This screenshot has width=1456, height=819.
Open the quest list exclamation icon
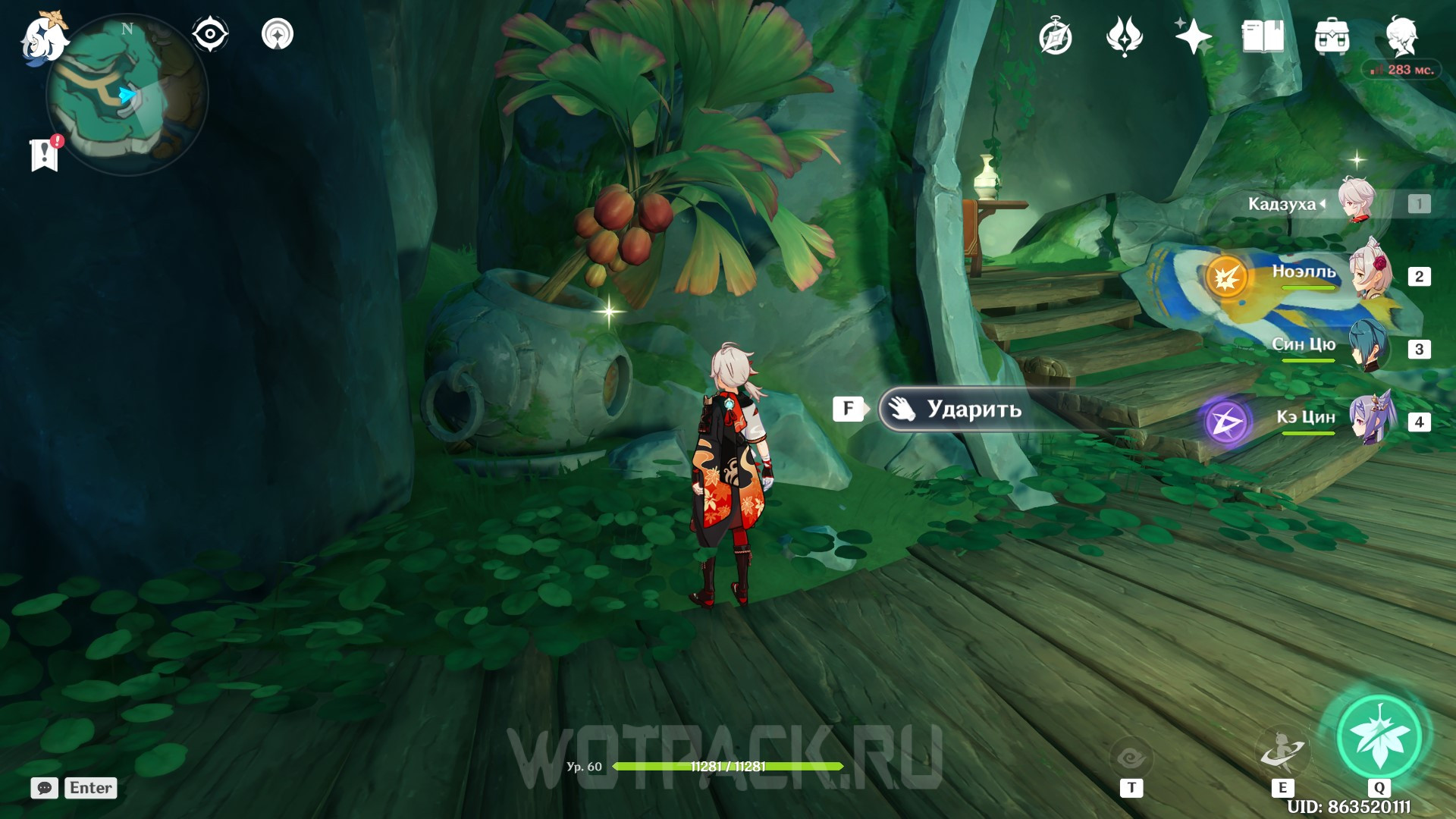(45, 154)
